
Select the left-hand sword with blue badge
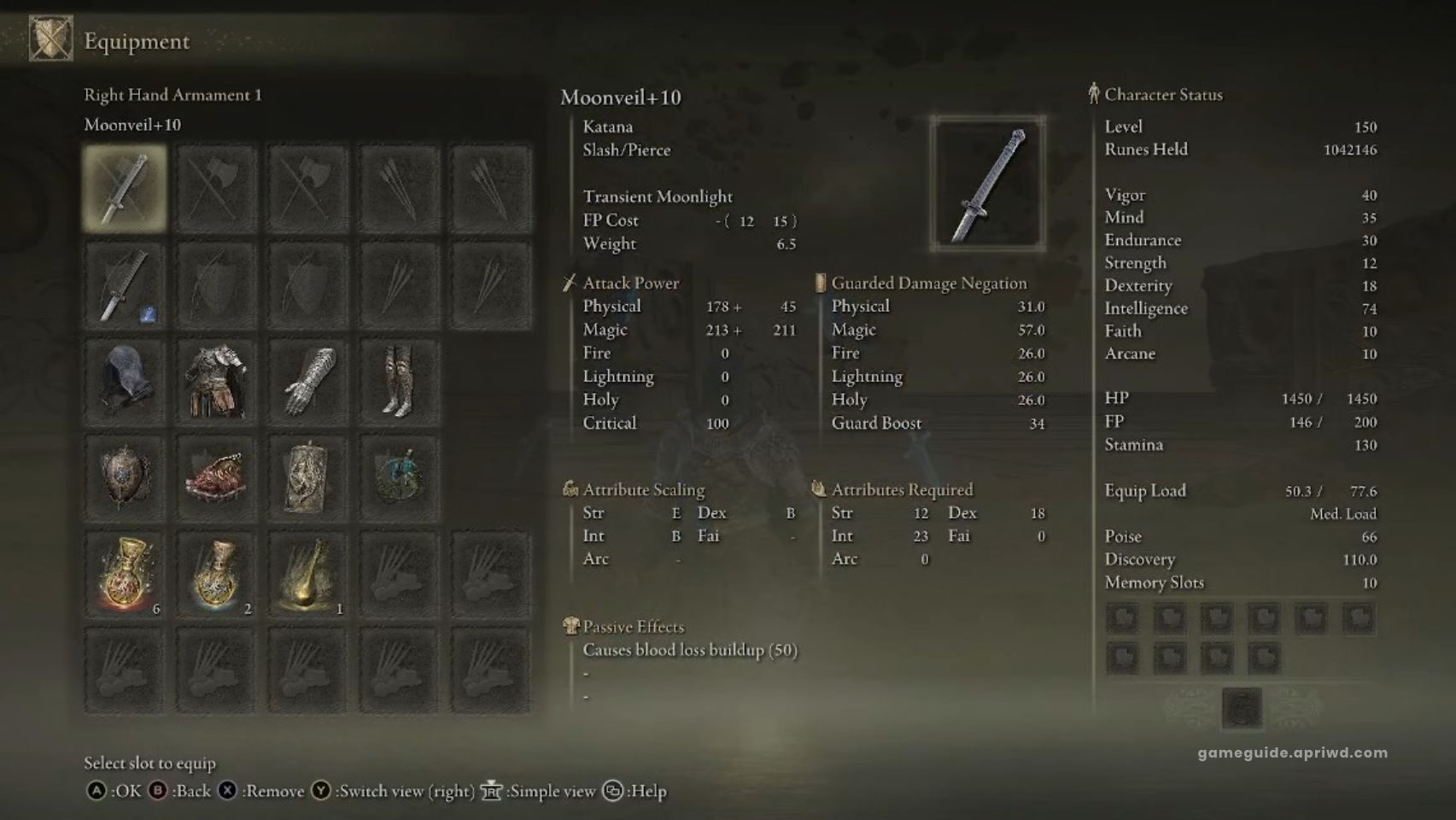click(125, 285)
